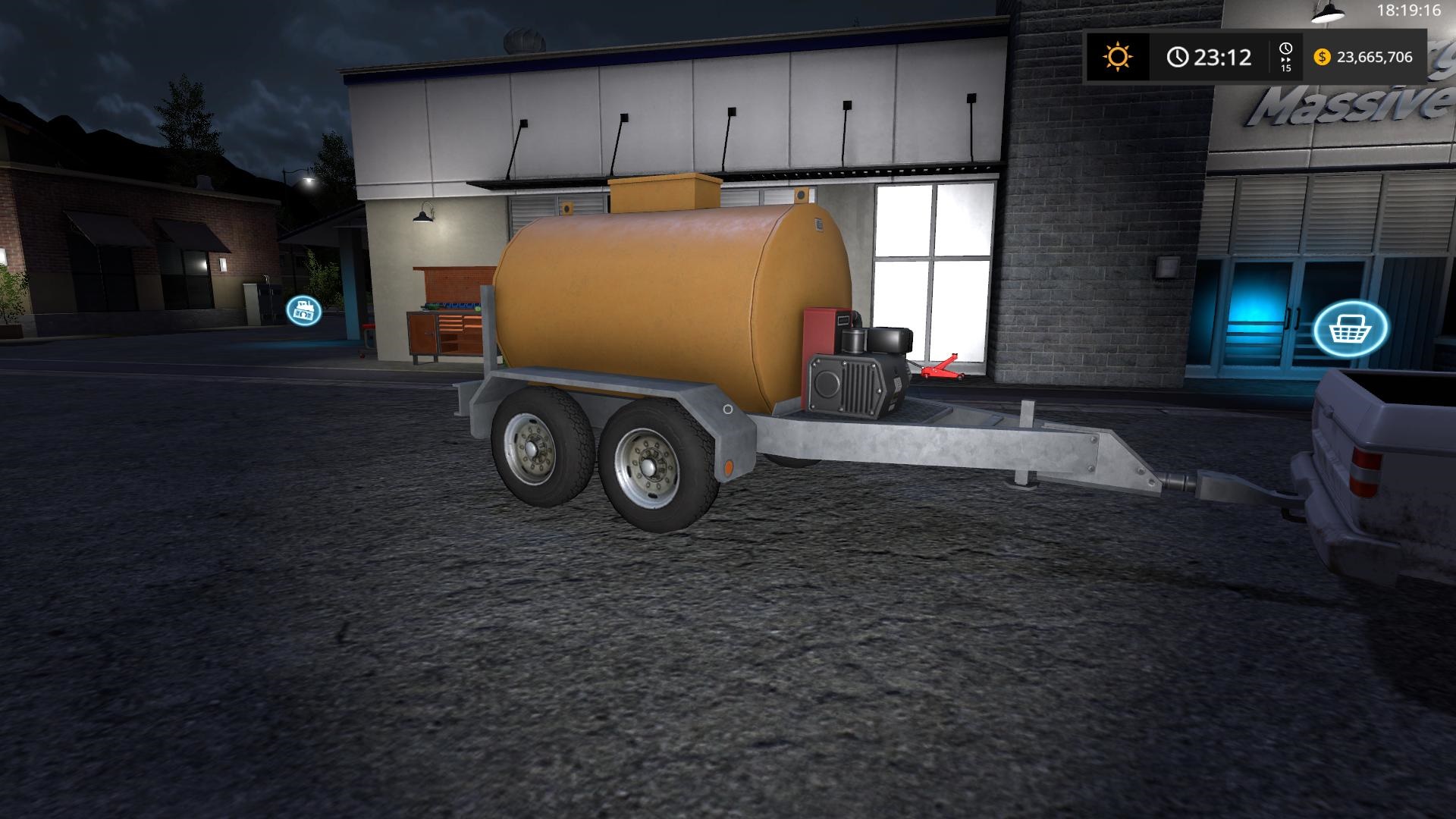The height and width of the screenshot is (819, 1456).
Task: Select the fast-forward timescale icon showing 15
Action: [1285, 55]
